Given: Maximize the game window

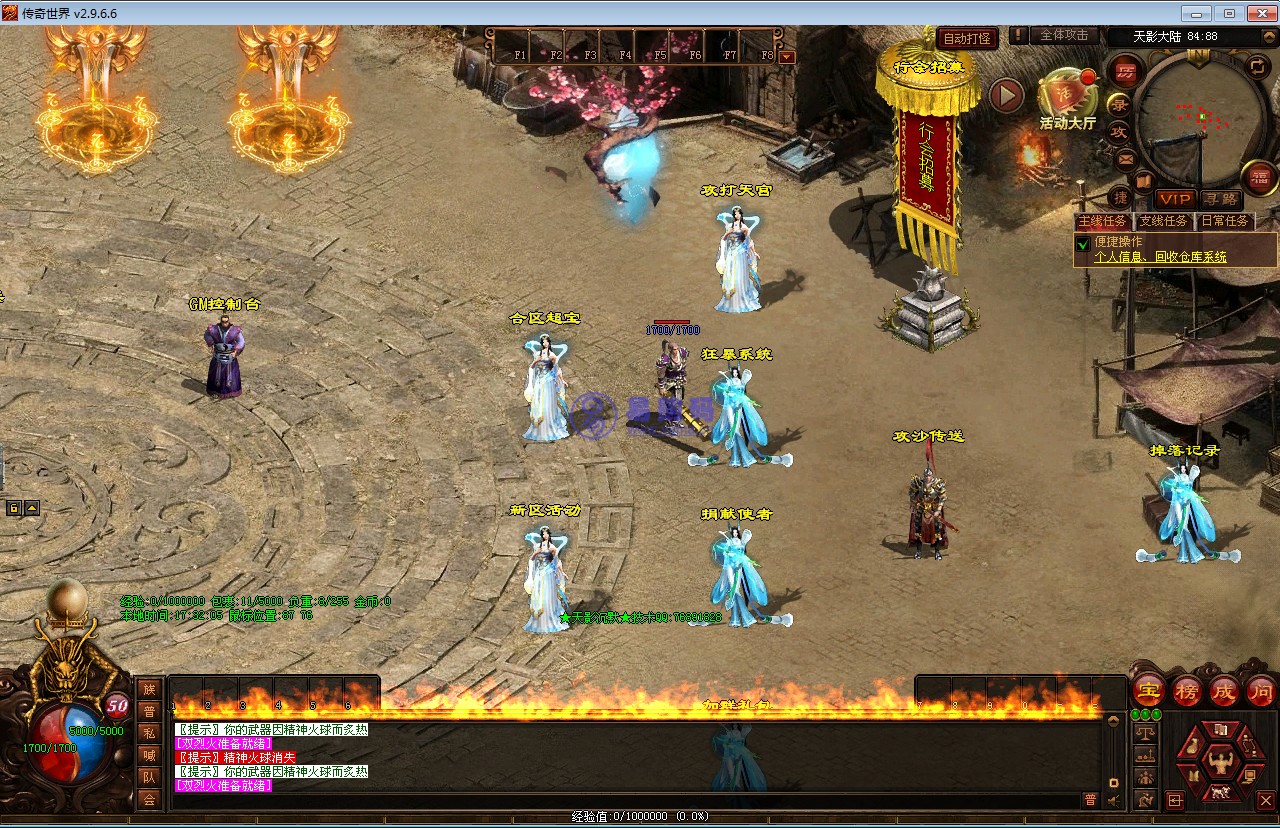Looking at the screenshot, I should pyautogui.click(x=1229, y=13).
